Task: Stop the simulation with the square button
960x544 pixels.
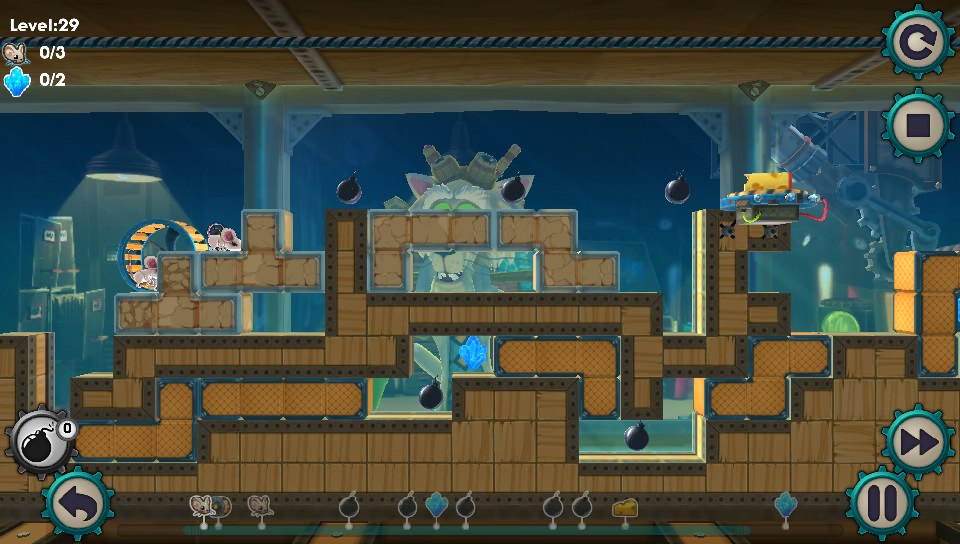Action: (x=917, y=124)
